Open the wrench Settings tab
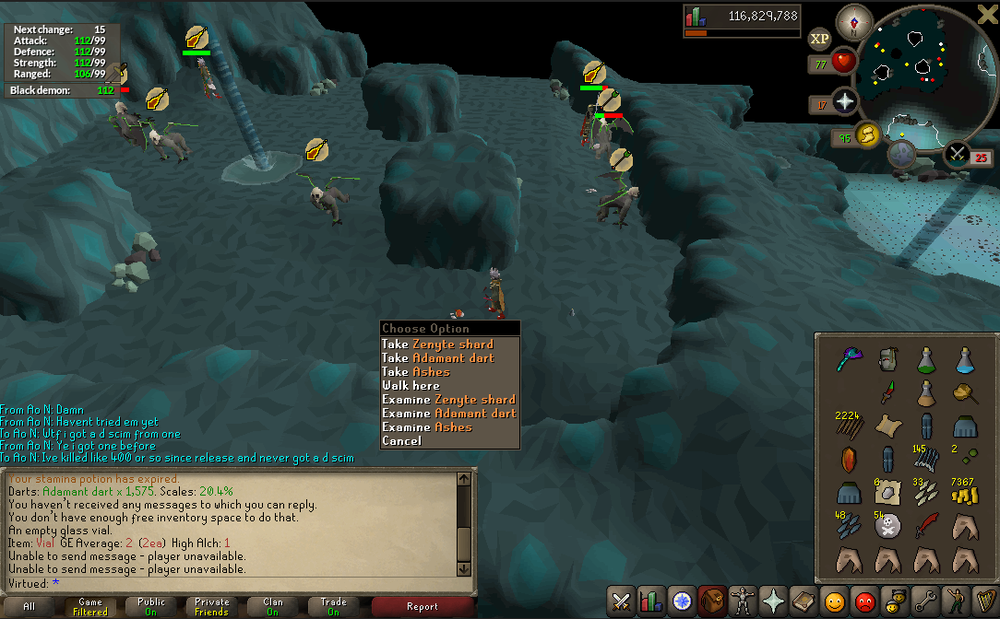 (926, 601)
